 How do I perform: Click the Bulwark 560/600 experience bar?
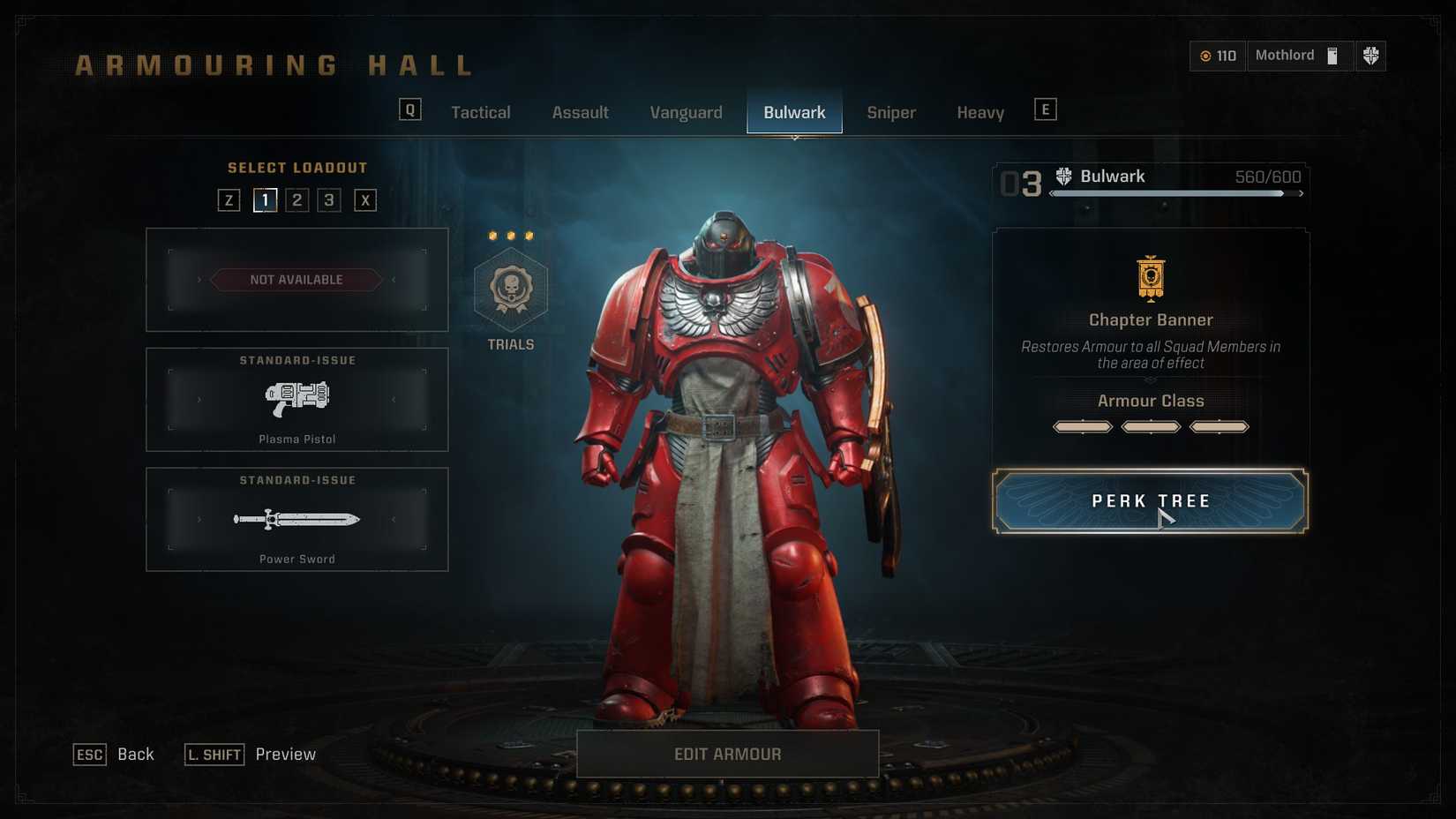(x=1174, y=193)
